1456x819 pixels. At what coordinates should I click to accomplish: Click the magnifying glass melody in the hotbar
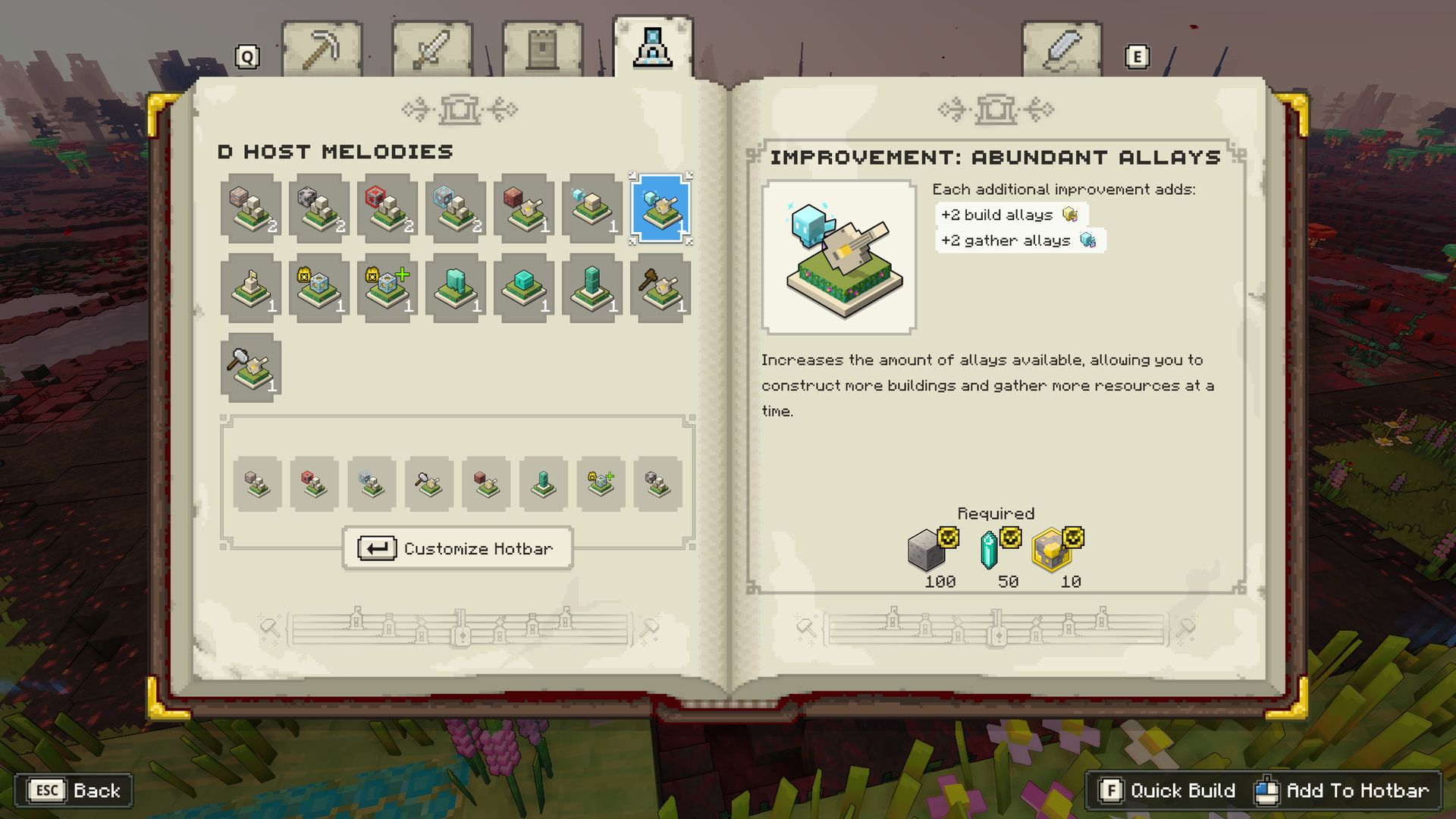[428, 484]
